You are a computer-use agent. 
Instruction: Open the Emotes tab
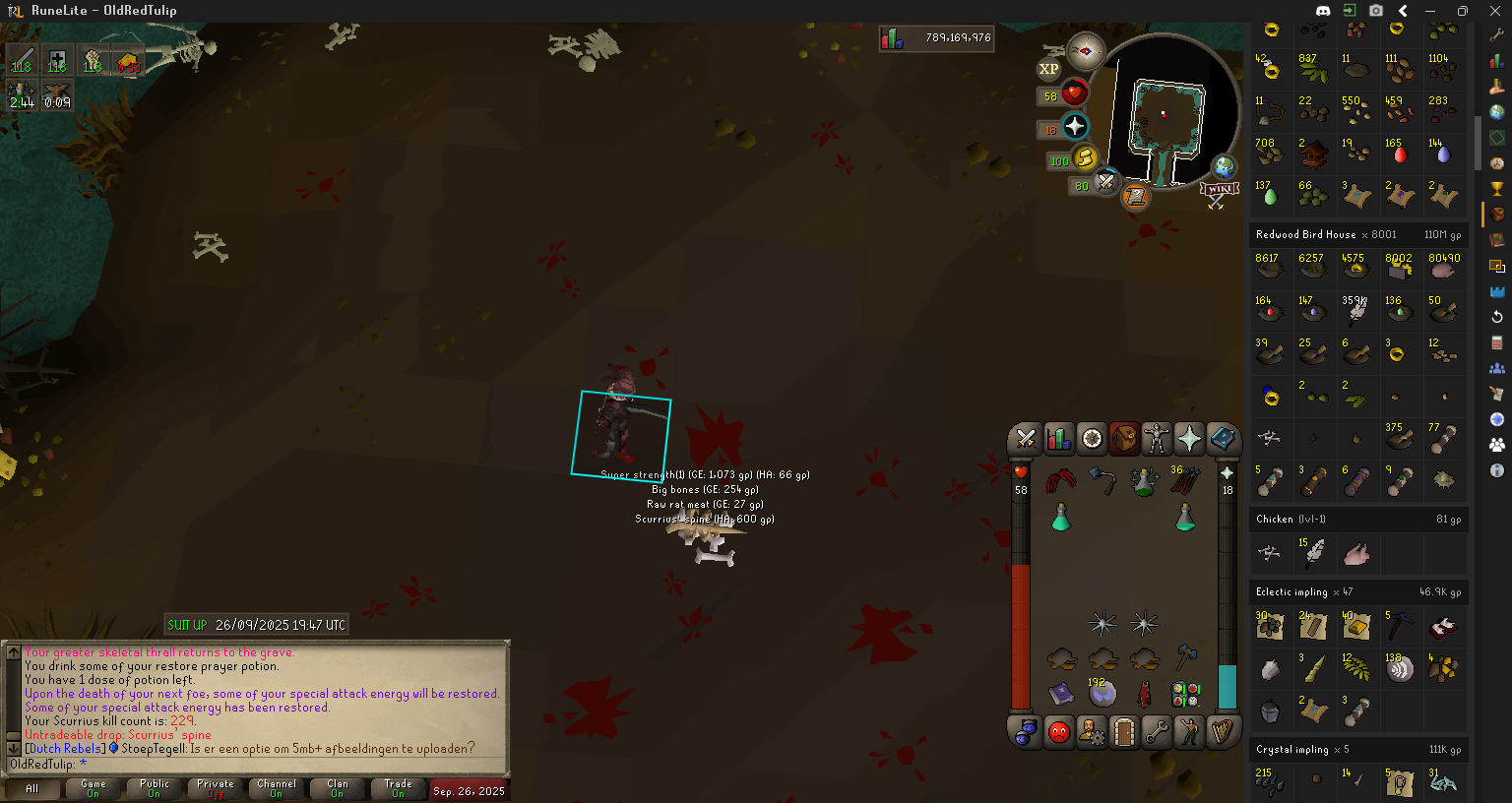[1189, 732]
